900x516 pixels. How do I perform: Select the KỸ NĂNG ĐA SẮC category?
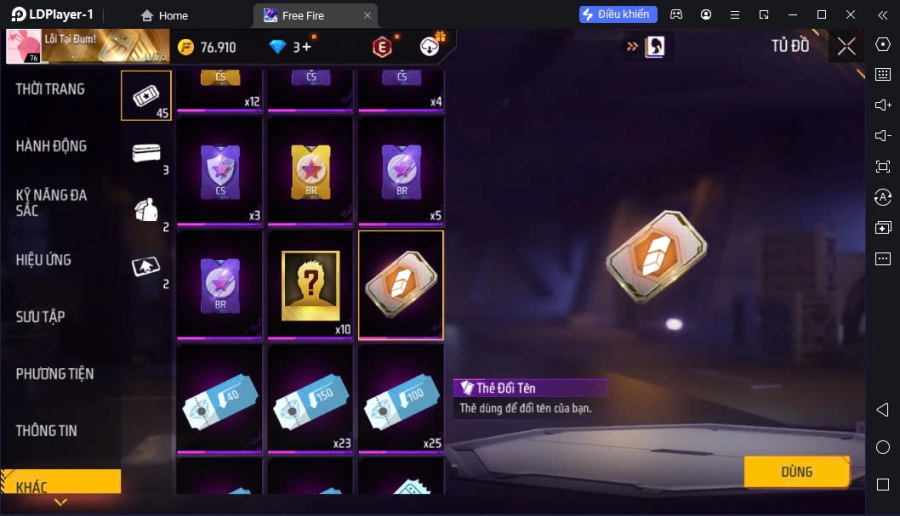coord(51,203)
